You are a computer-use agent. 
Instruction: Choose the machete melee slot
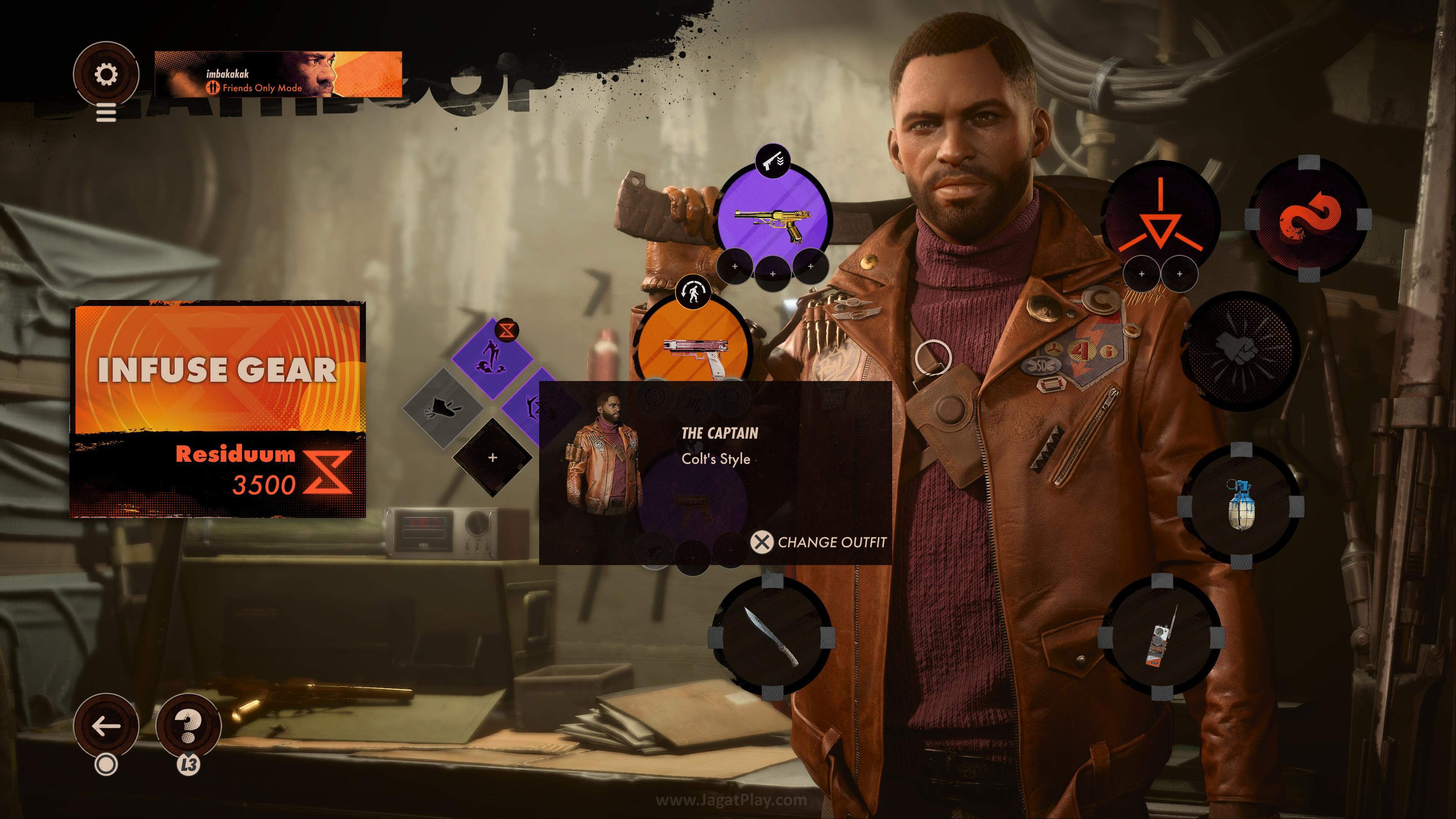771,637
